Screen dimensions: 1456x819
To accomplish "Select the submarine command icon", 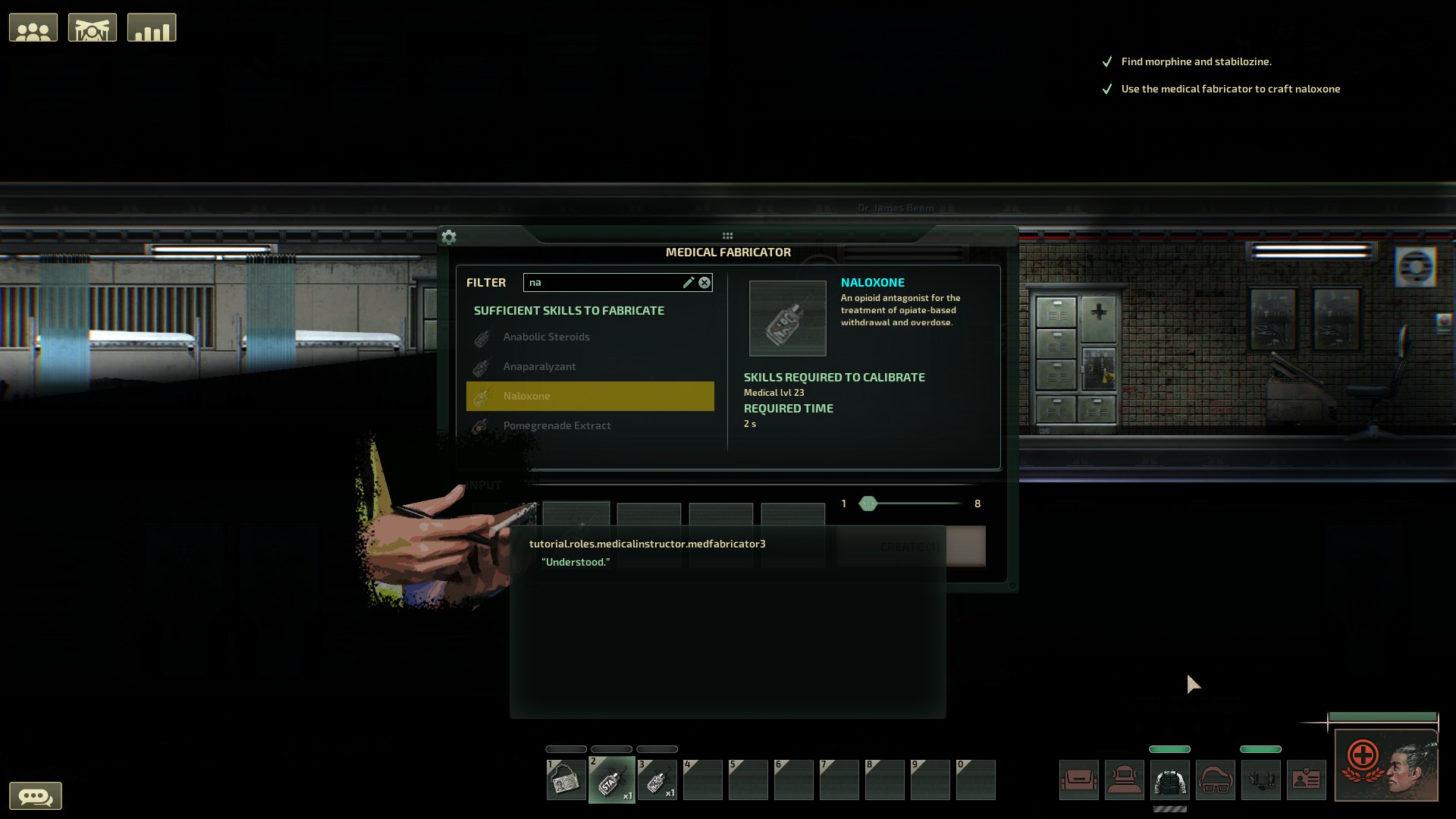I will [93, 27].
